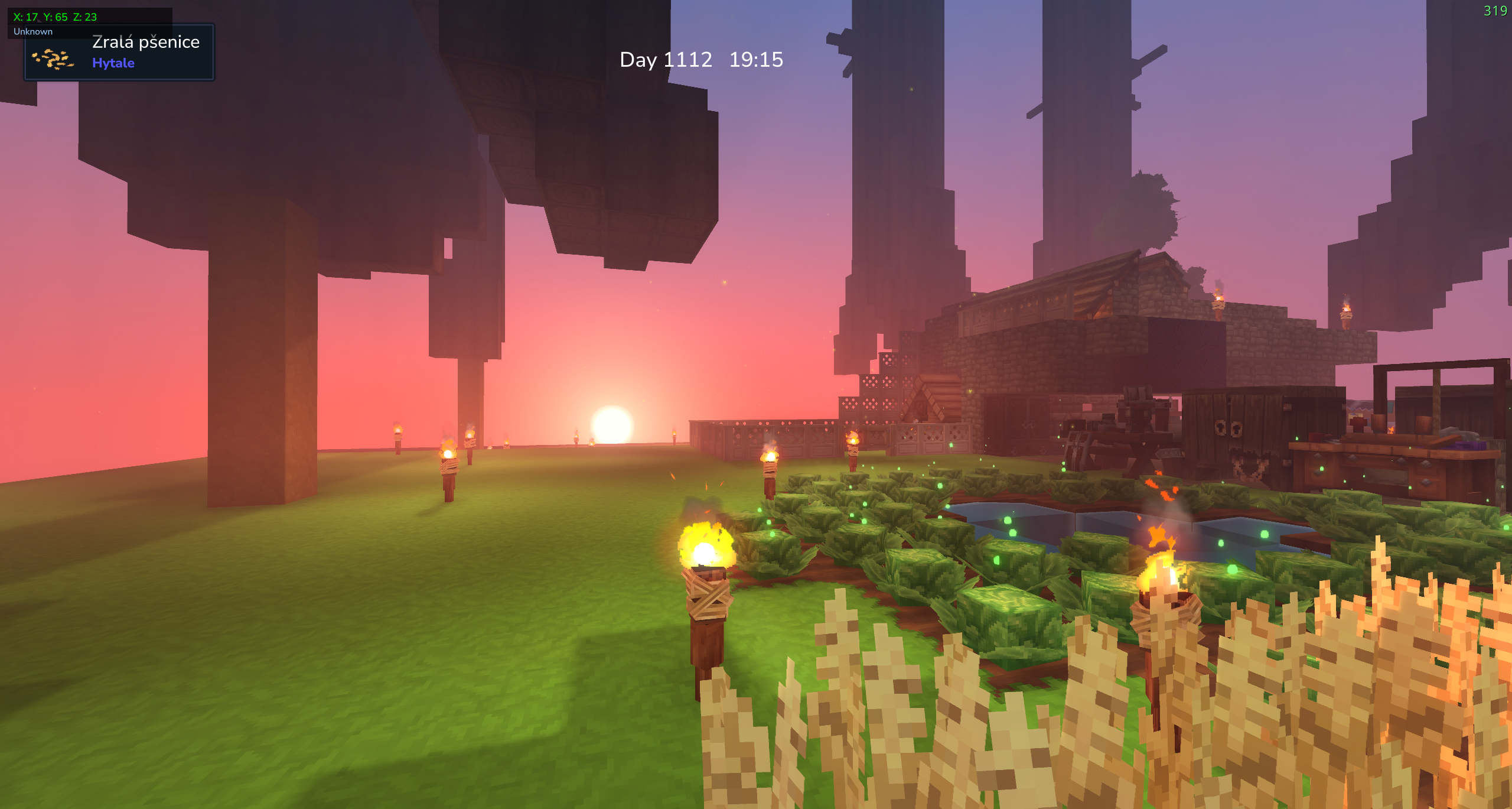Click the 19:15 clock text

coord(756,59)
